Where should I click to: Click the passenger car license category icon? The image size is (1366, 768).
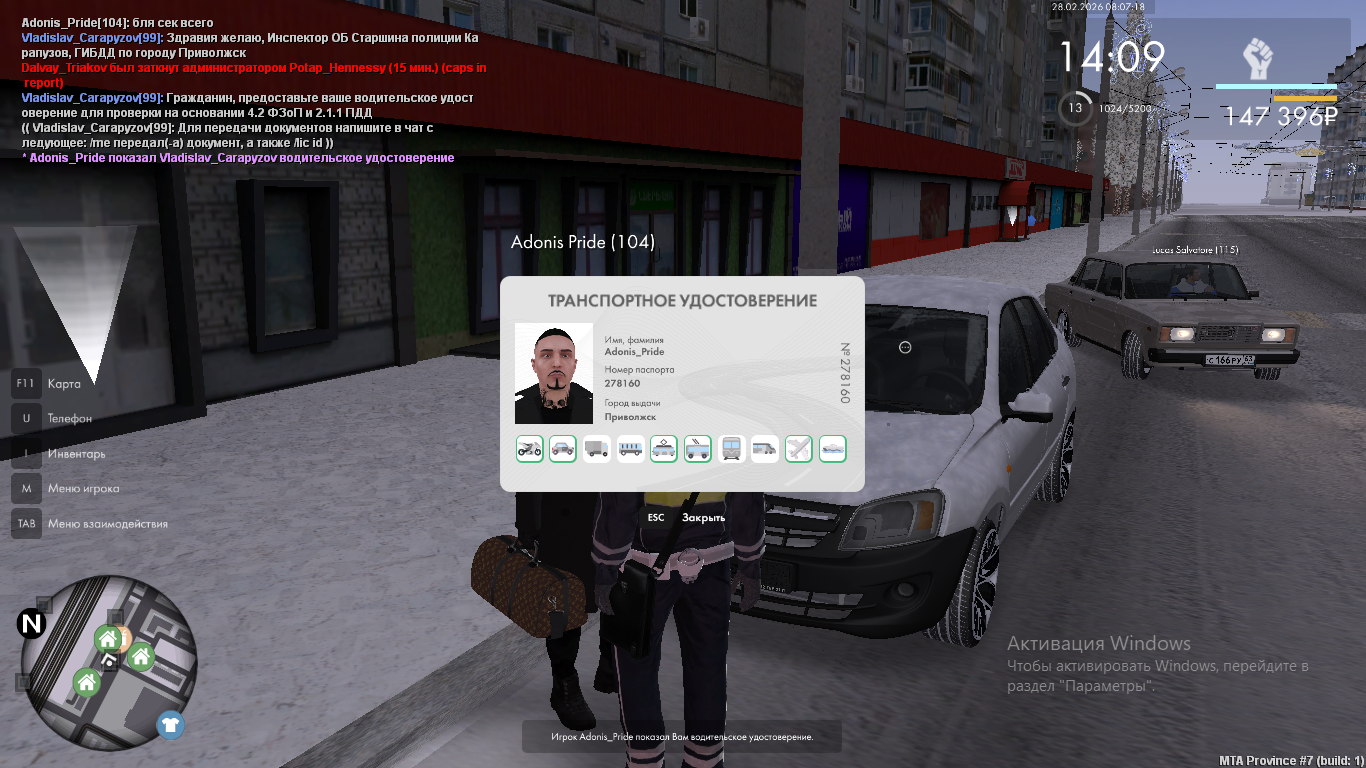point(563,449)
